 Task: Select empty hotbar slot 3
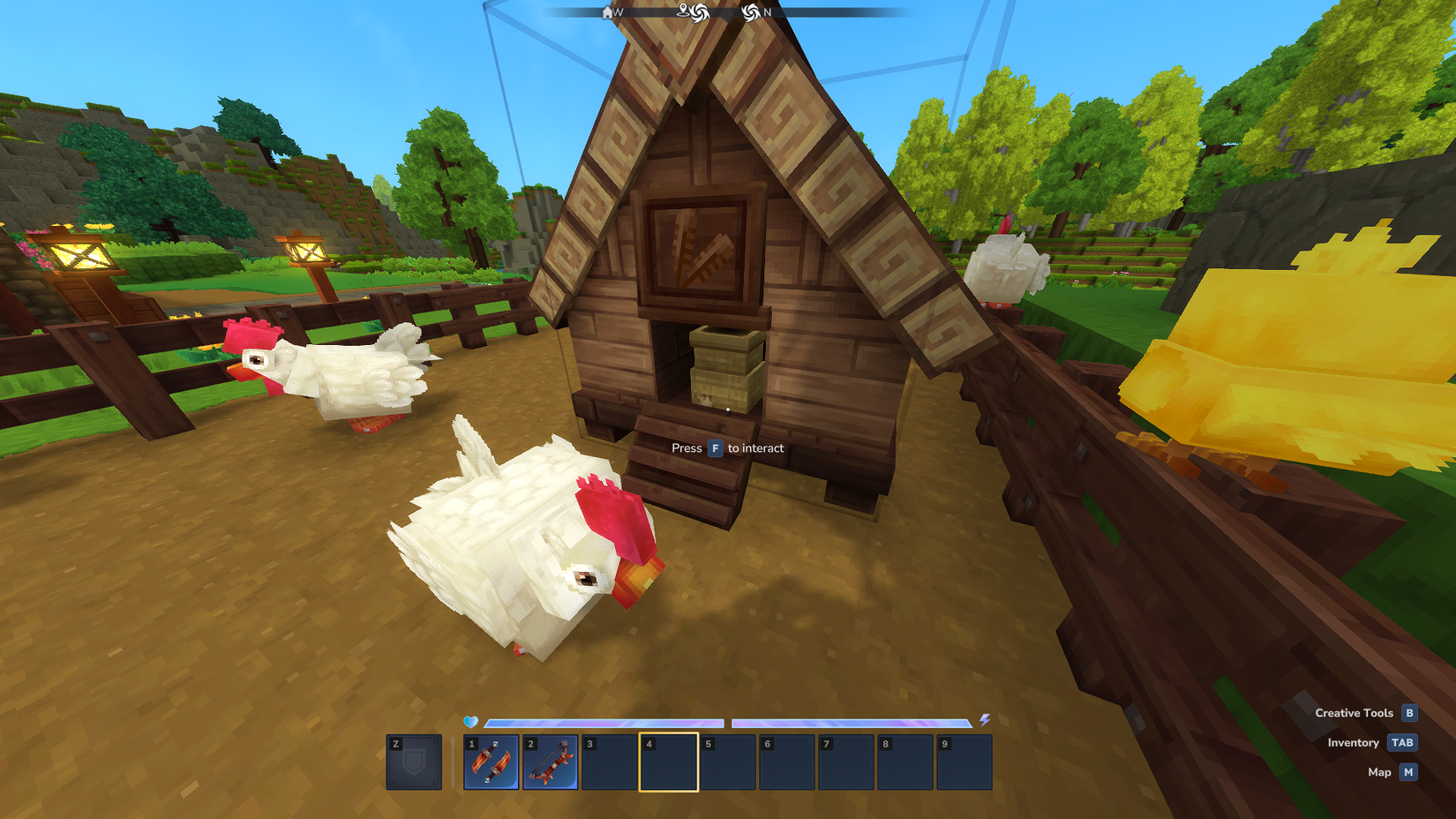coord(612,763)
